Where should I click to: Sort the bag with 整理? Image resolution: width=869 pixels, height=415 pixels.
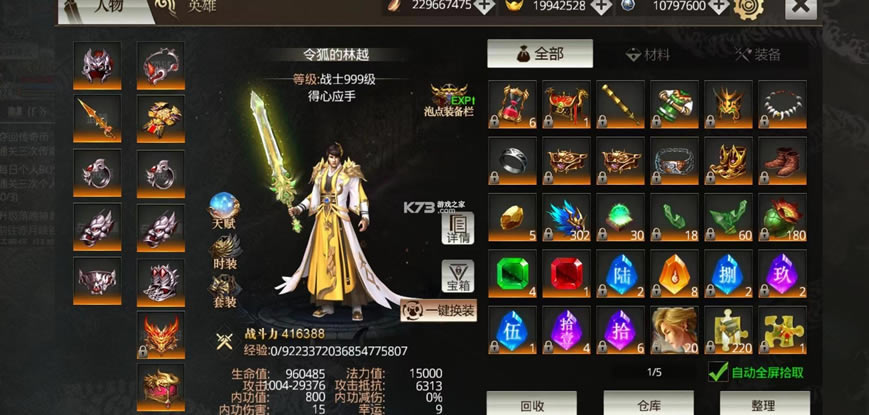(762, 405)
